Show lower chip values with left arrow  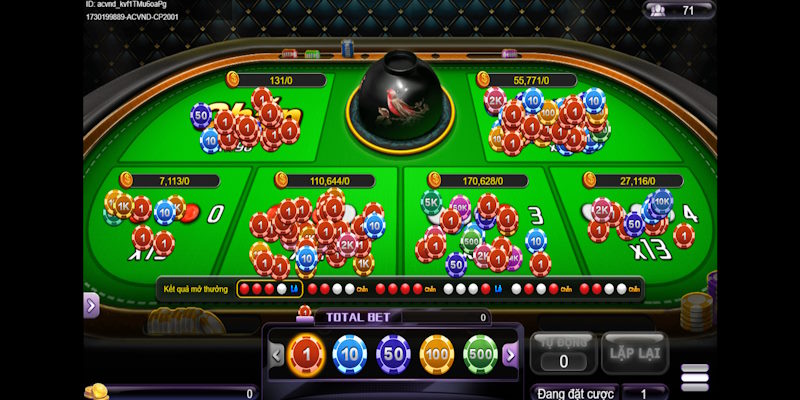coord(277,354)
